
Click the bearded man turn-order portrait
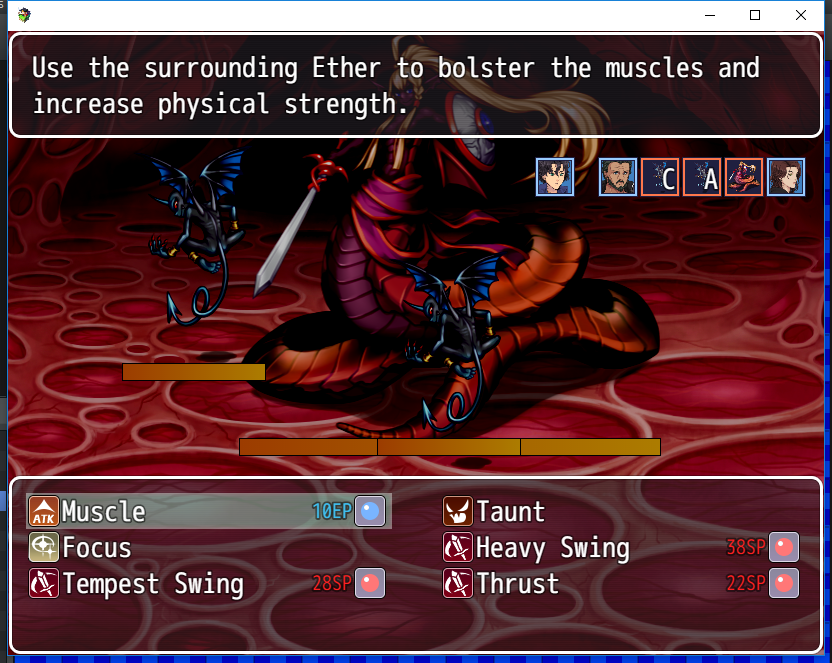618,177
